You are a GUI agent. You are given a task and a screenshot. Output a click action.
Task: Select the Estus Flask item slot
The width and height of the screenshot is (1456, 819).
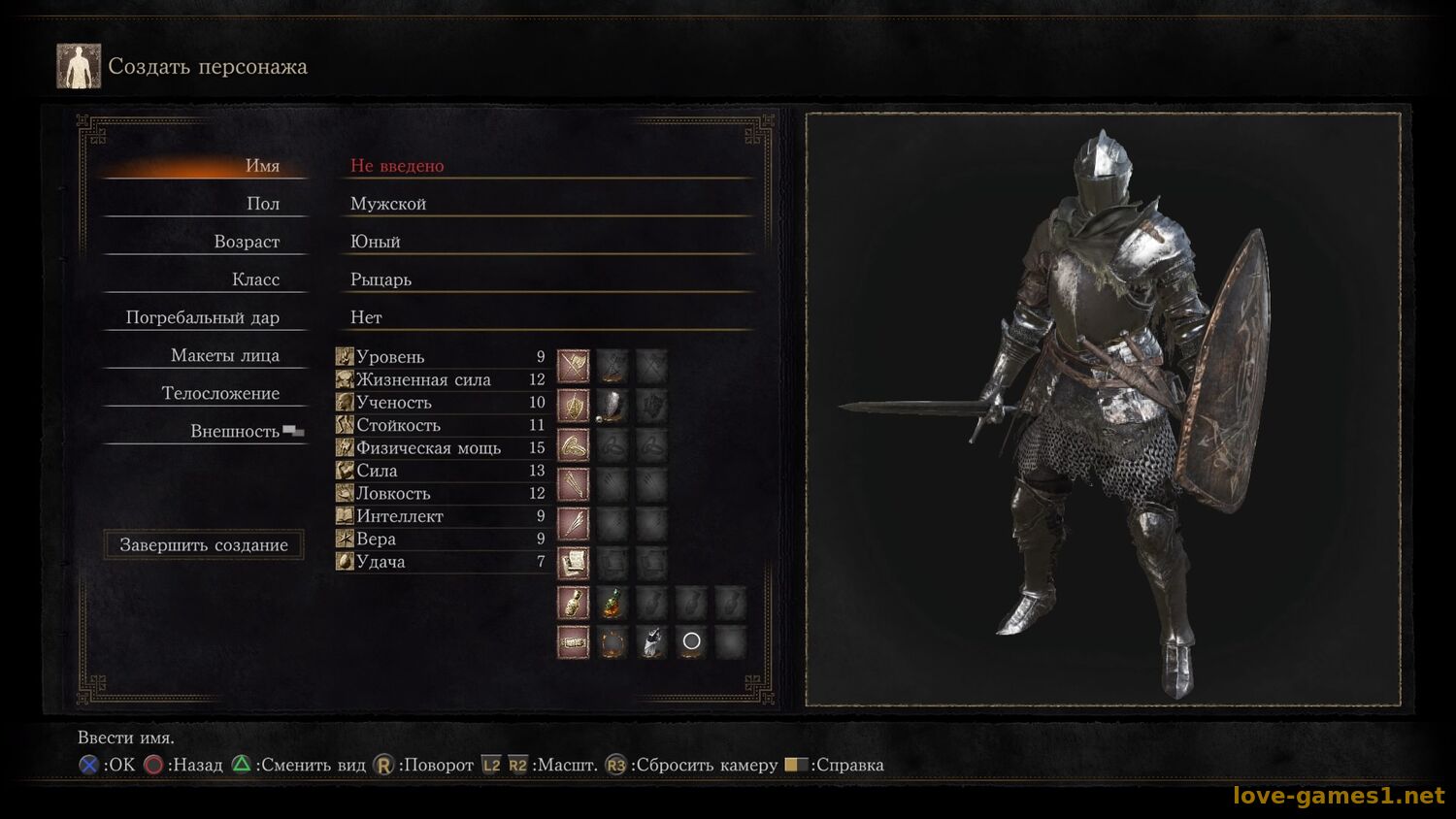coord(612,603)
